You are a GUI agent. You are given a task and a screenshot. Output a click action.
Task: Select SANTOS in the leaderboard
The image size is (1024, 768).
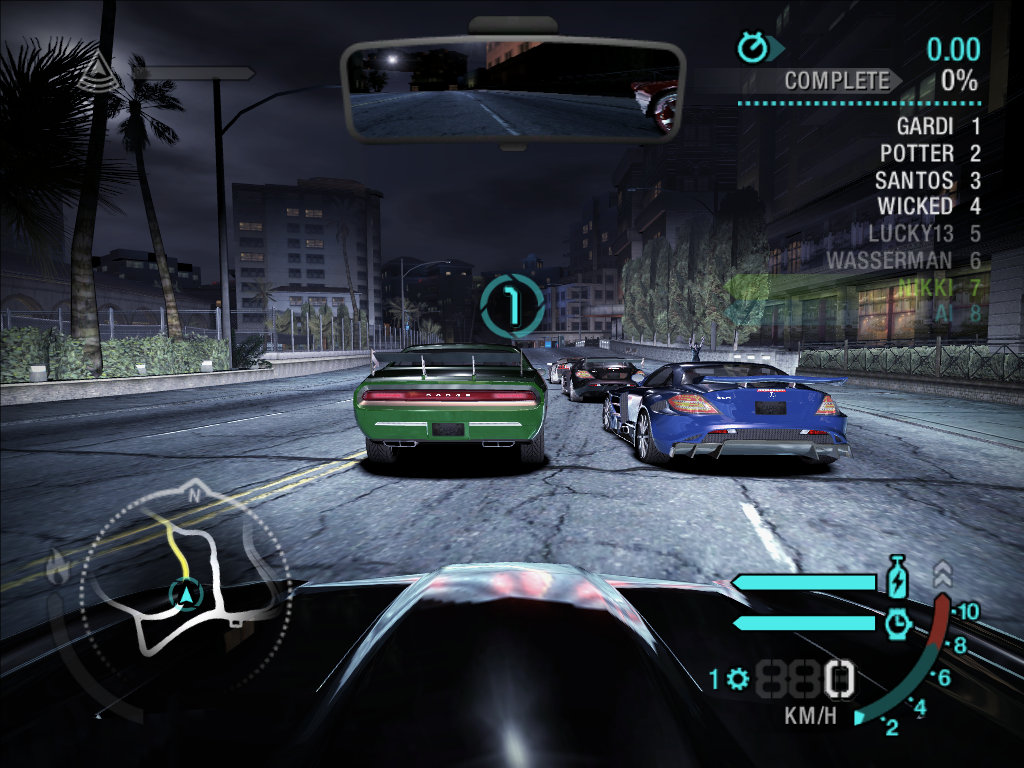coord(913,180)
